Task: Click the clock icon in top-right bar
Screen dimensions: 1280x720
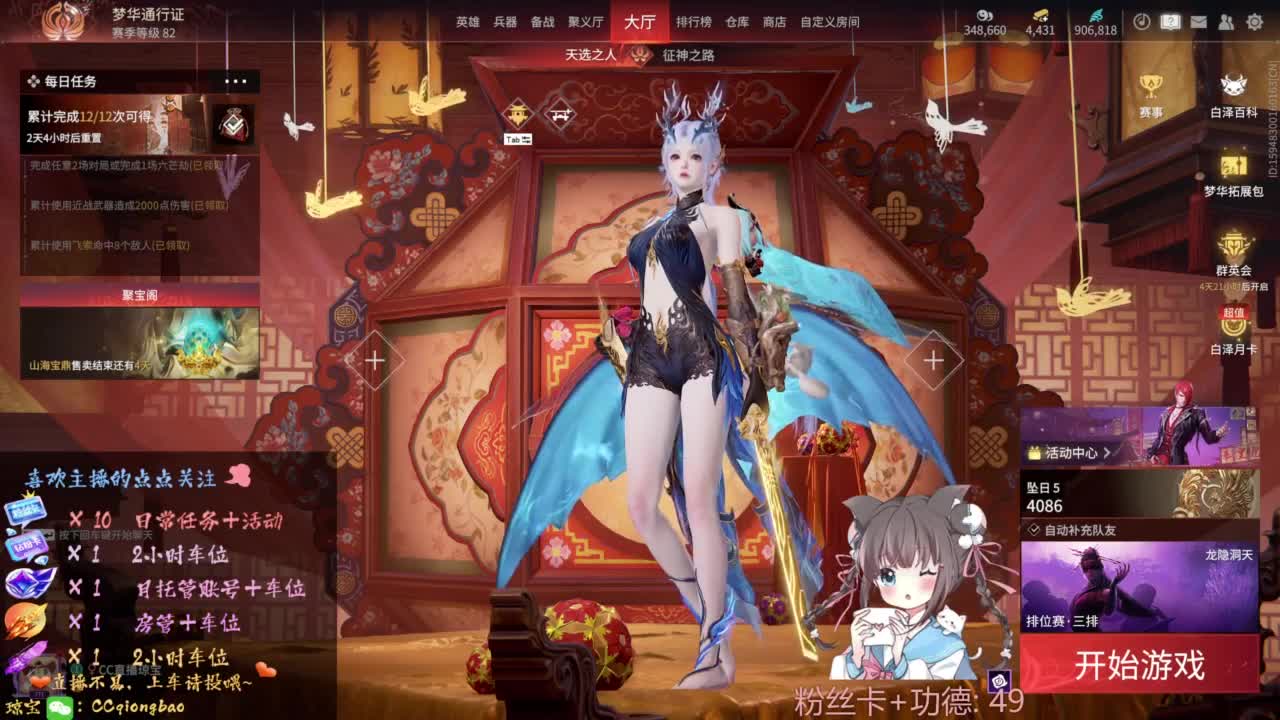Action: coord(1140,21)
